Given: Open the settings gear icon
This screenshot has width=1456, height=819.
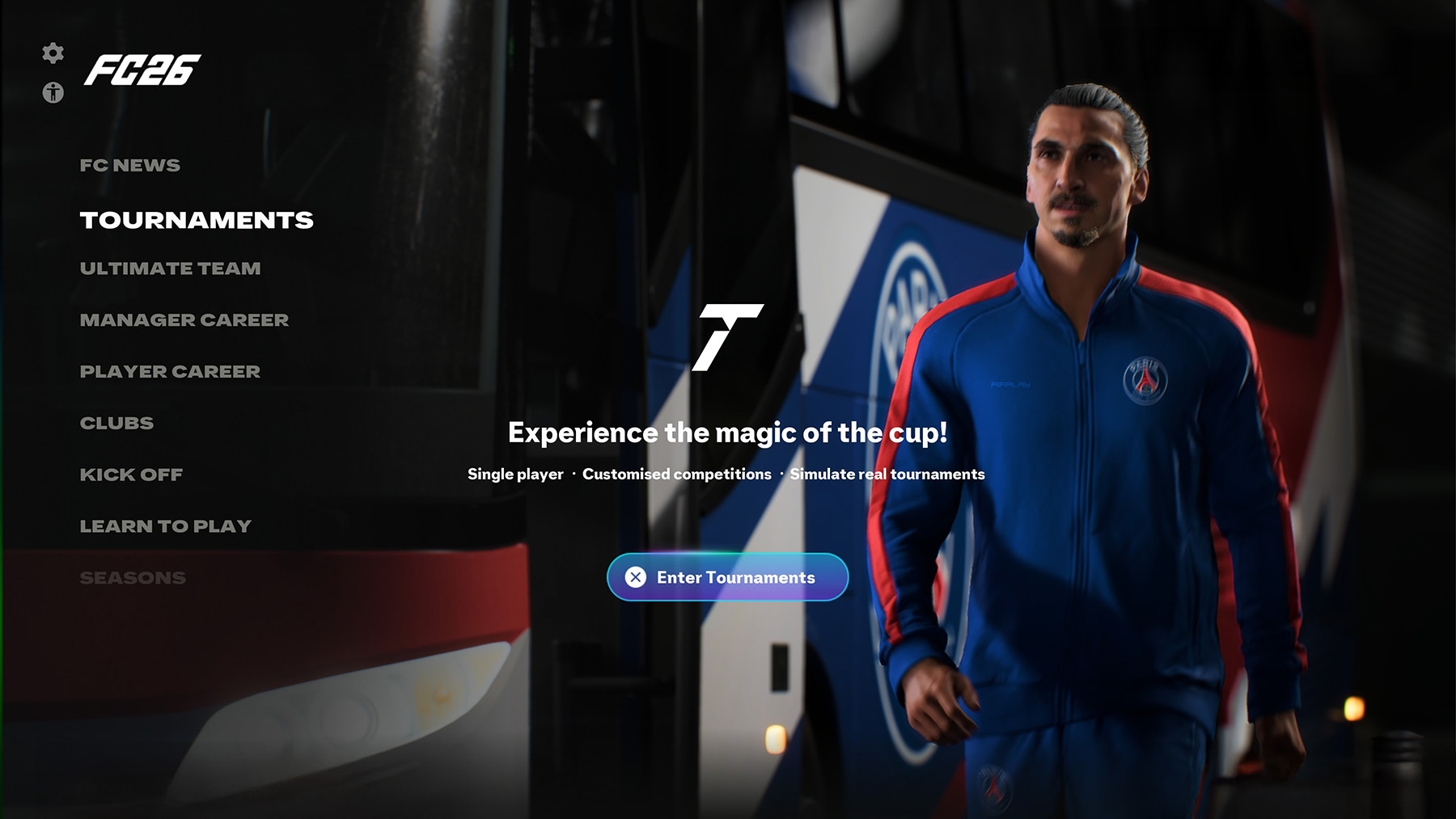Looking at the screenshot, I should [x=52, y=54].
